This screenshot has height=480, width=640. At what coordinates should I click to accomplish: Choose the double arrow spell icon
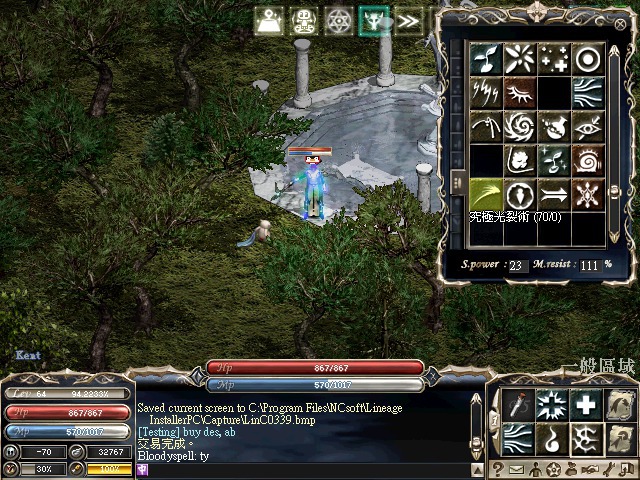(554, 193)
